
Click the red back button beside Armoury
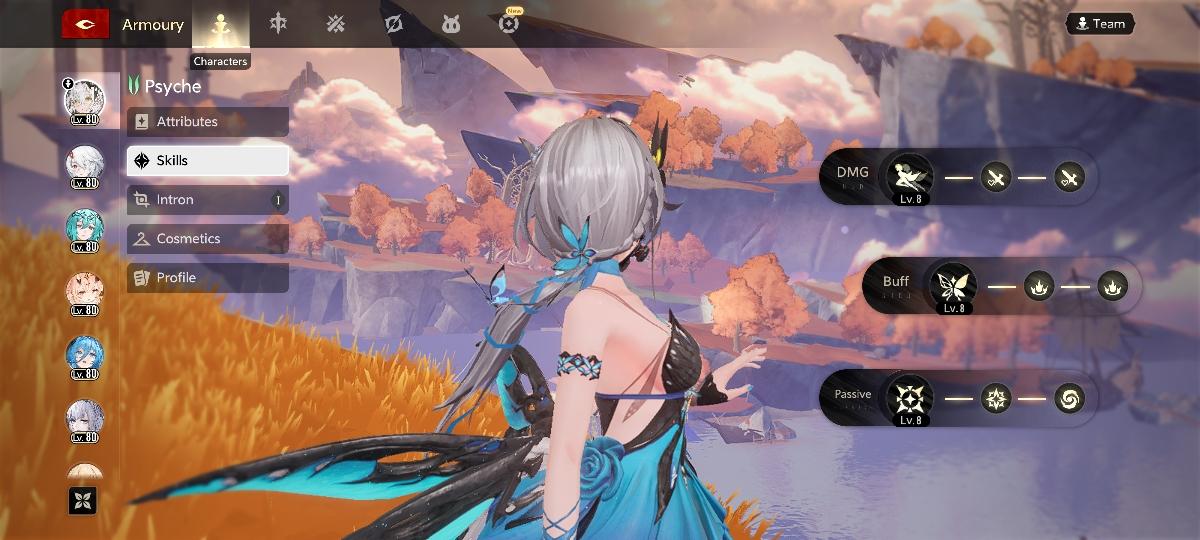tap(85, 24)
